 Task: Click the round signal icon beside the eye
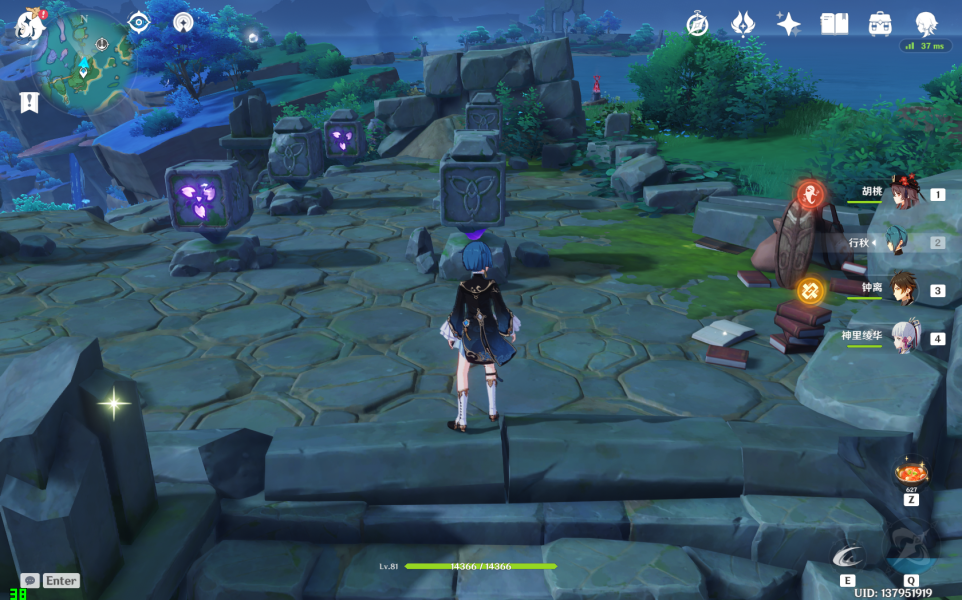coord(182,22)
